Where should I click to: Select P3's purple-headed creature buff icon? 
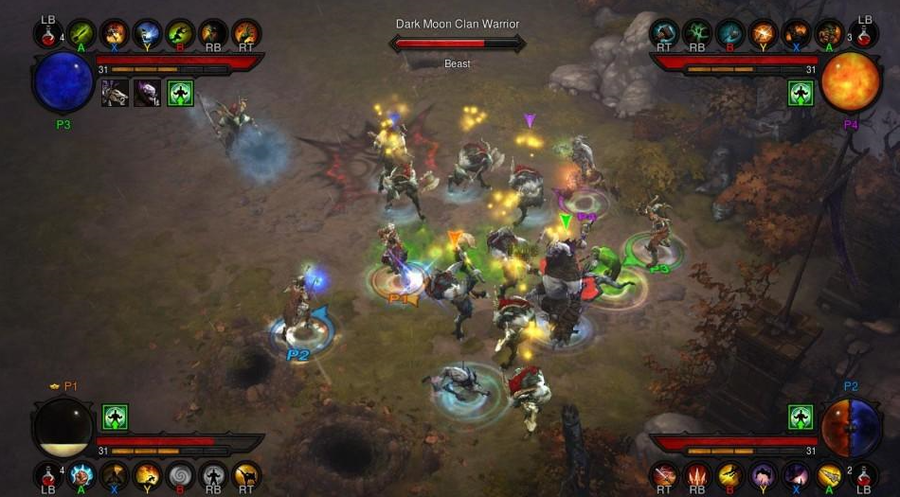[x=147, y=93]
